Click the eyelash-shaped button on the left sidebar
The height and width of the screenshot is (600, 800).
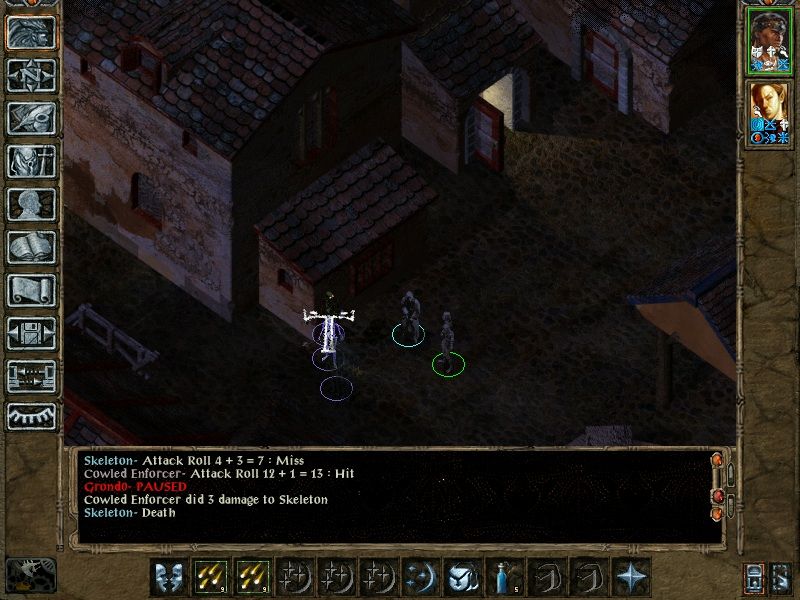[31, 416]
